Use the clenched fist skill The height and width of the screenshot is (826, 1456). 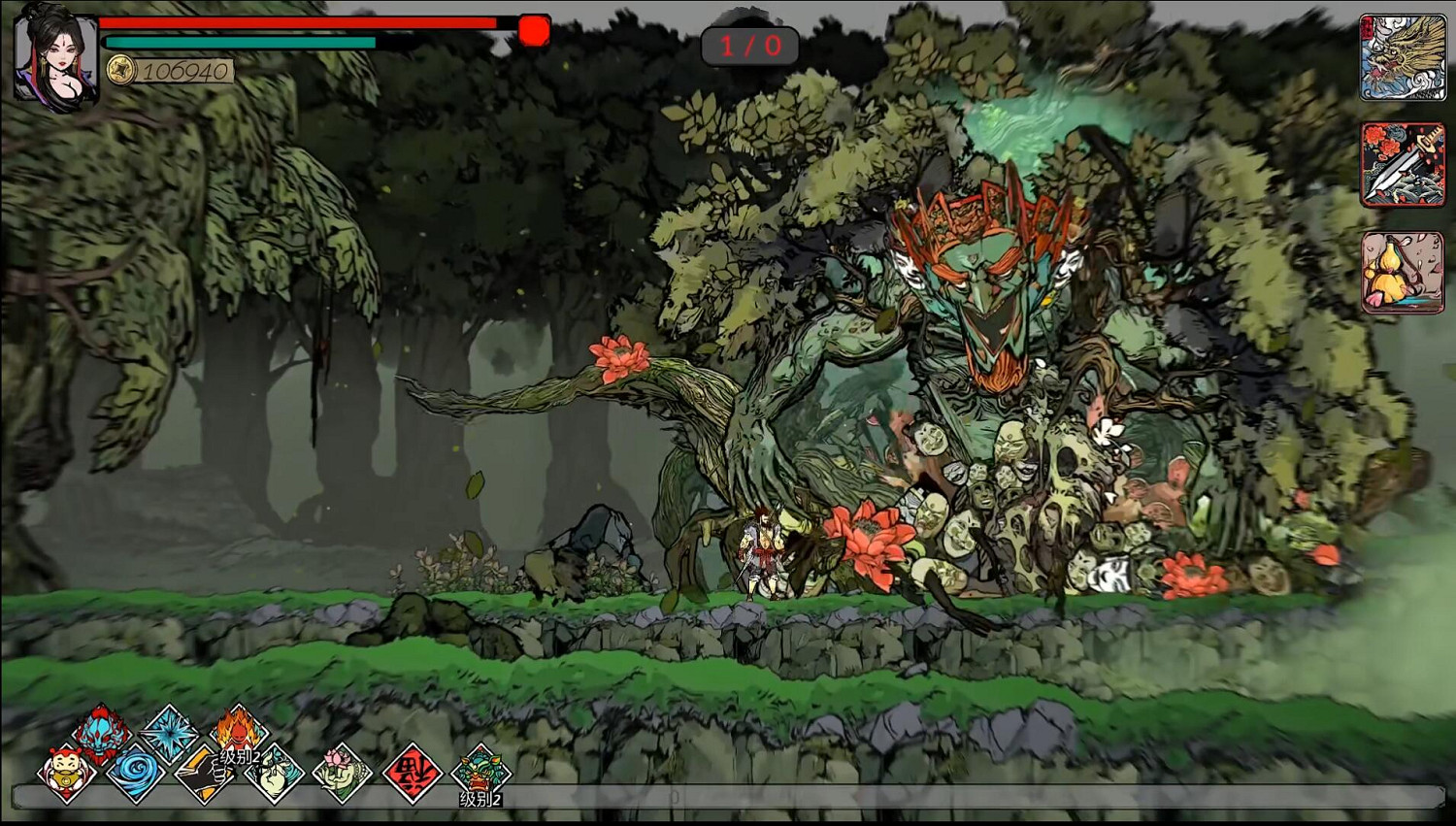point(204,774)
